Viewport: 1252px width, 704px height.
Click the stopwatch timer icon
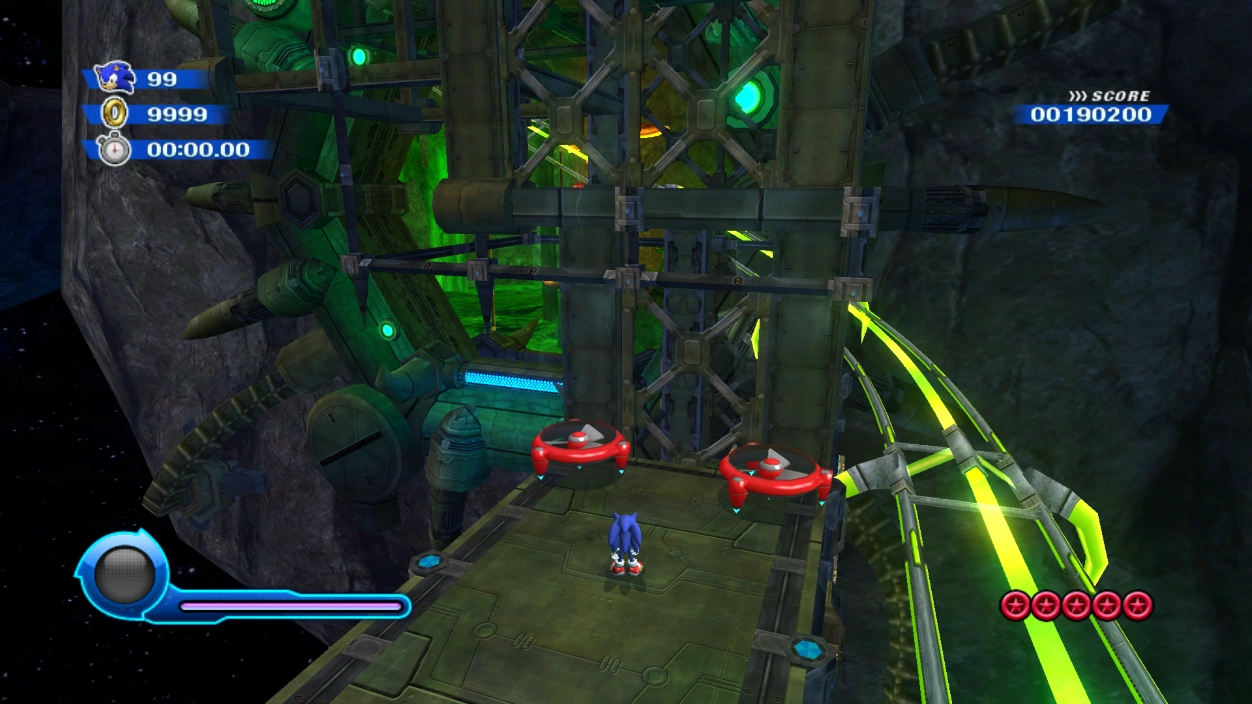pos(114,149)
